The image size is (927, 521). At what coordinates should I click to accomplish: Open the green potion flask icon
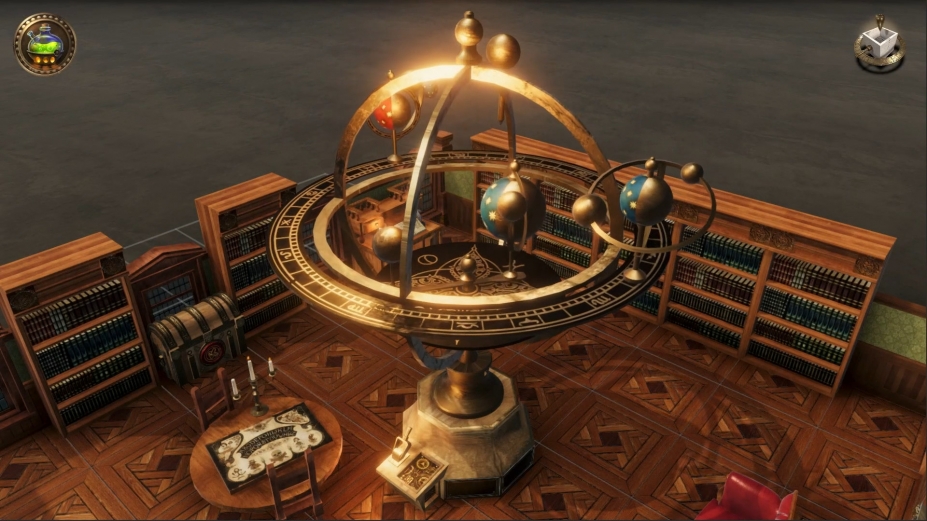44,43
